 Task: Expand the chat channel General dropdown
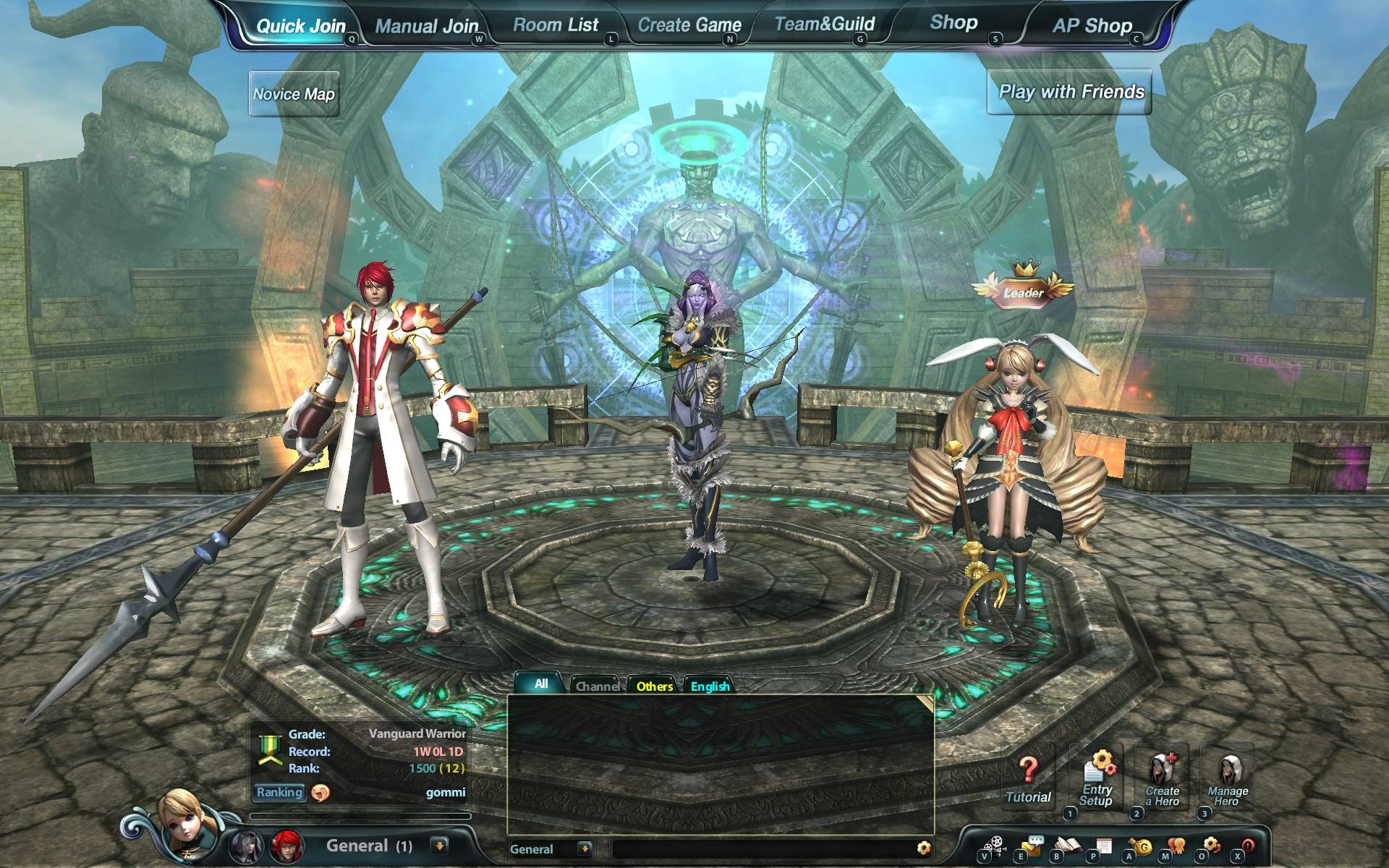585,848
